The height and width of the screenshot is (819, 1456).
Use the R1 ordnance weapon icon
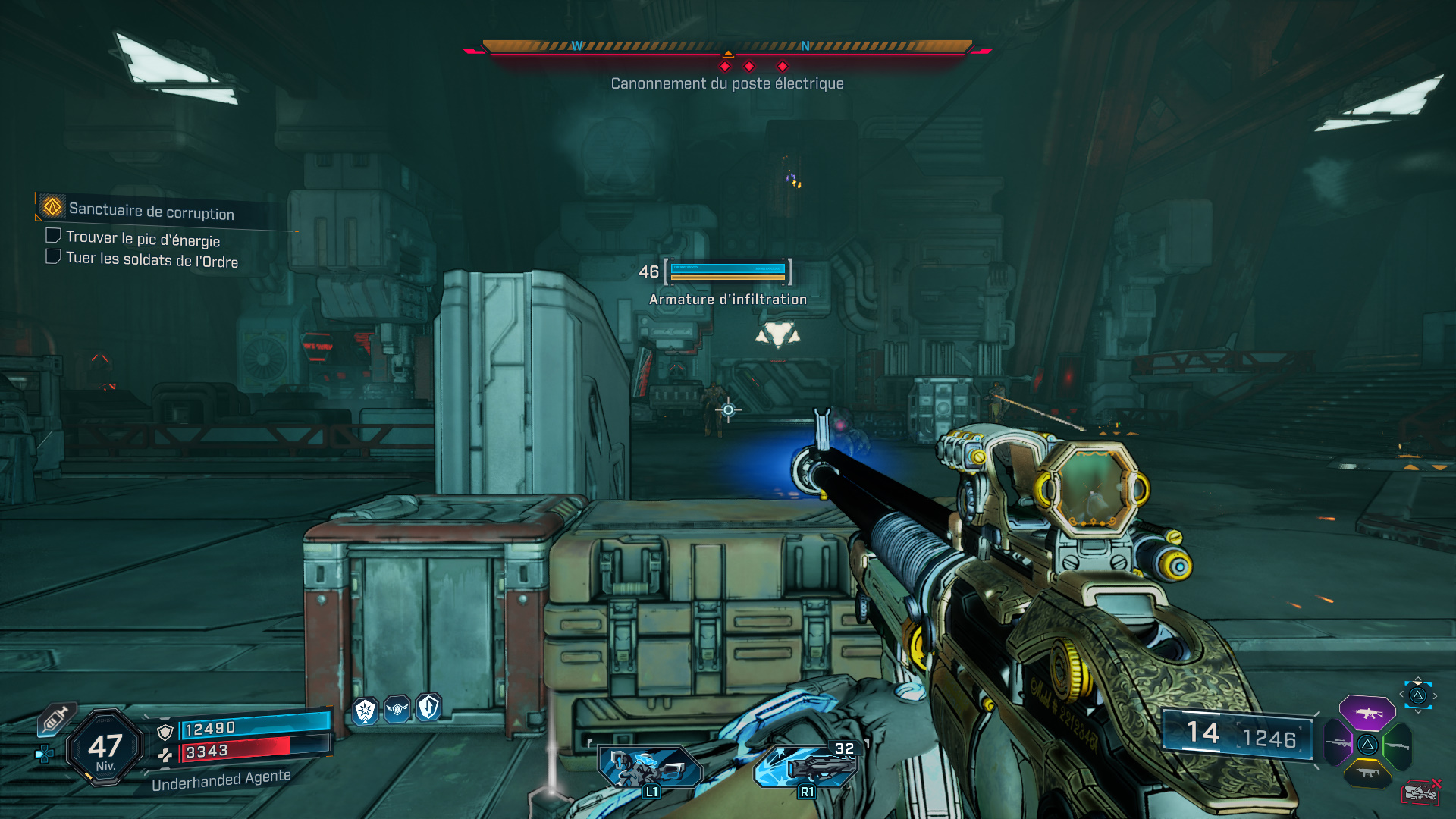coord(806,767)
